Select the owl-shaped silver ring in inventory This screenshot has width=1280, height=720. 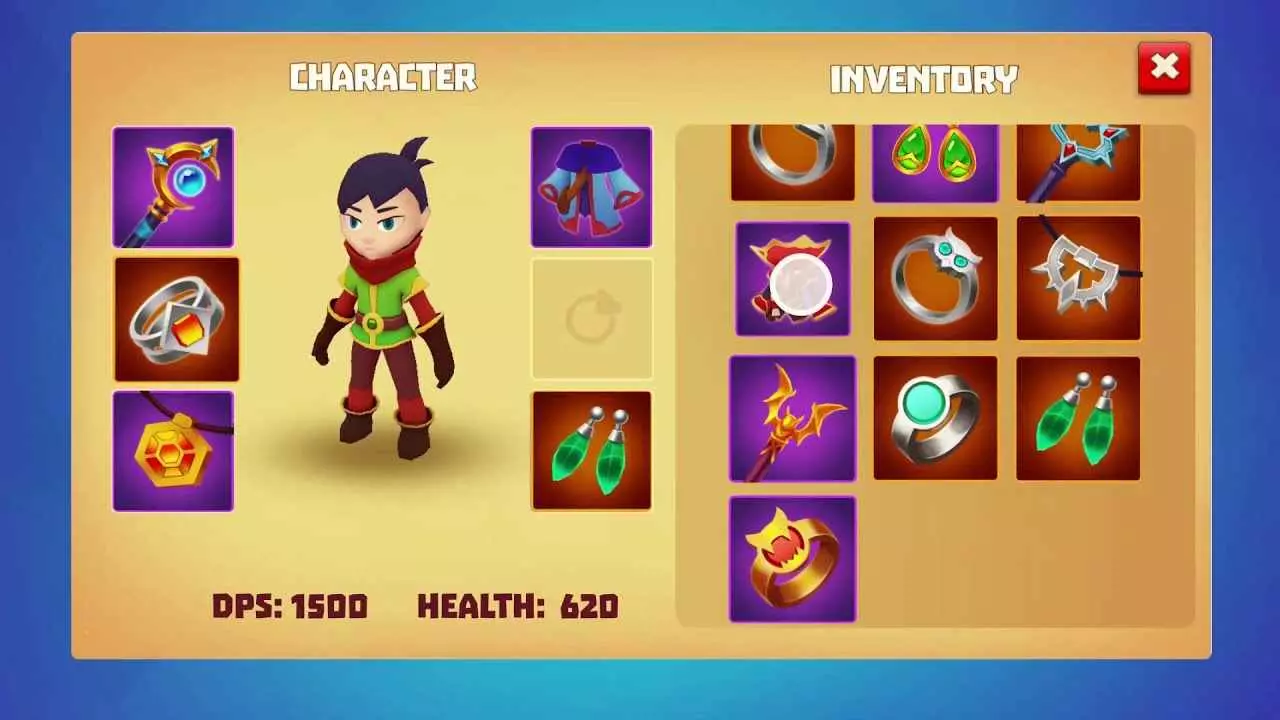[x=934, y=278]
